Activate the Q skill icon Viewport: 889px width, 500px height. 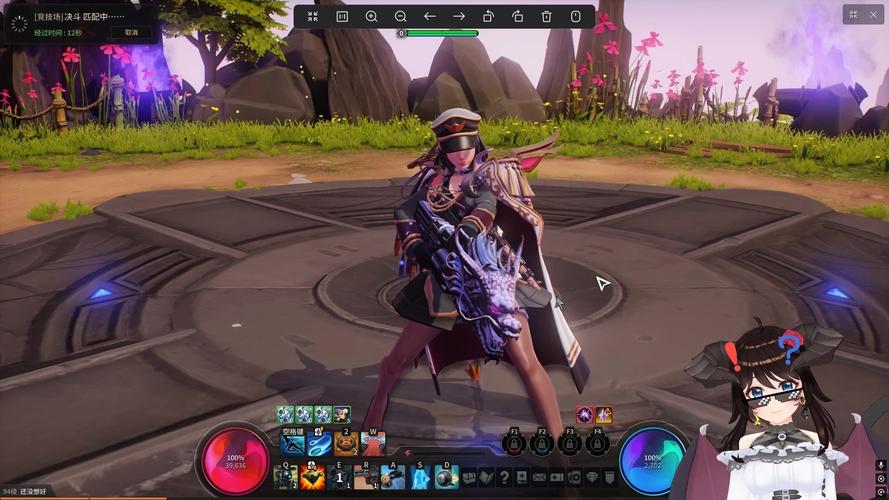pyautogui.click(x=286, y=477)
